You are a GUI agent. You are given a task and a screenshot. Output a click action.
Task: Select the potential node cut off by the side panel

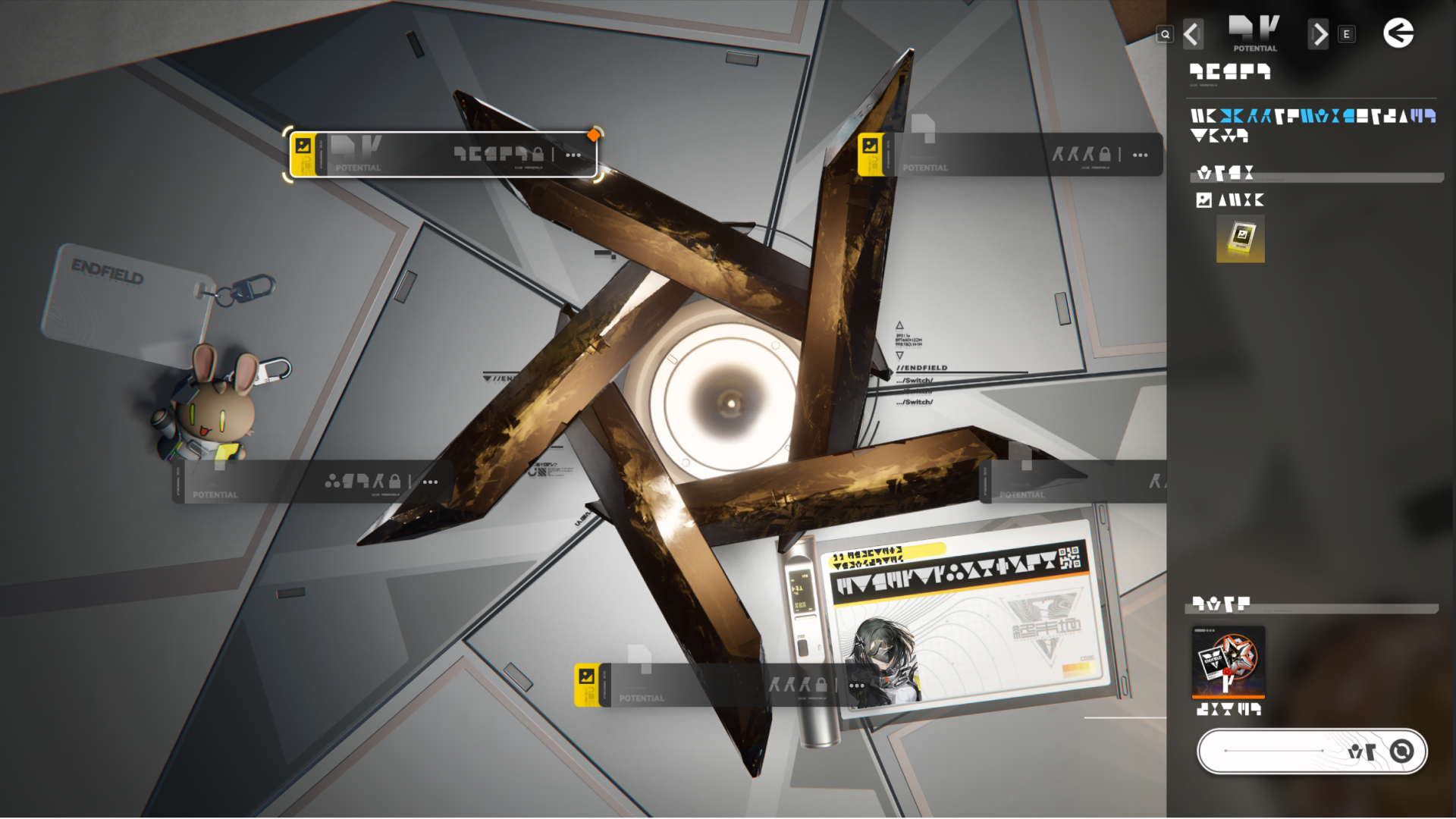1073,482
